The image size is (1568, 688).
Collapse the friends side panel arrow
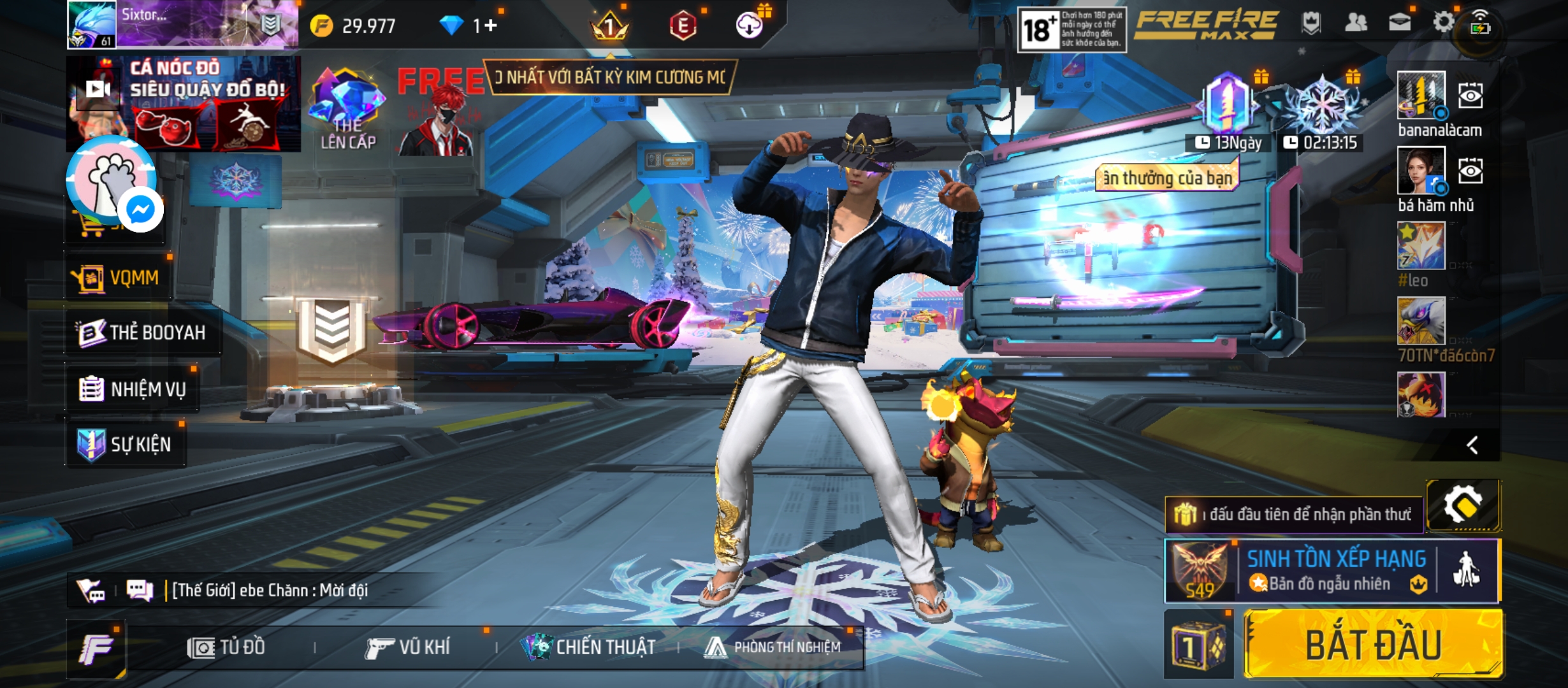point(1472,445)
